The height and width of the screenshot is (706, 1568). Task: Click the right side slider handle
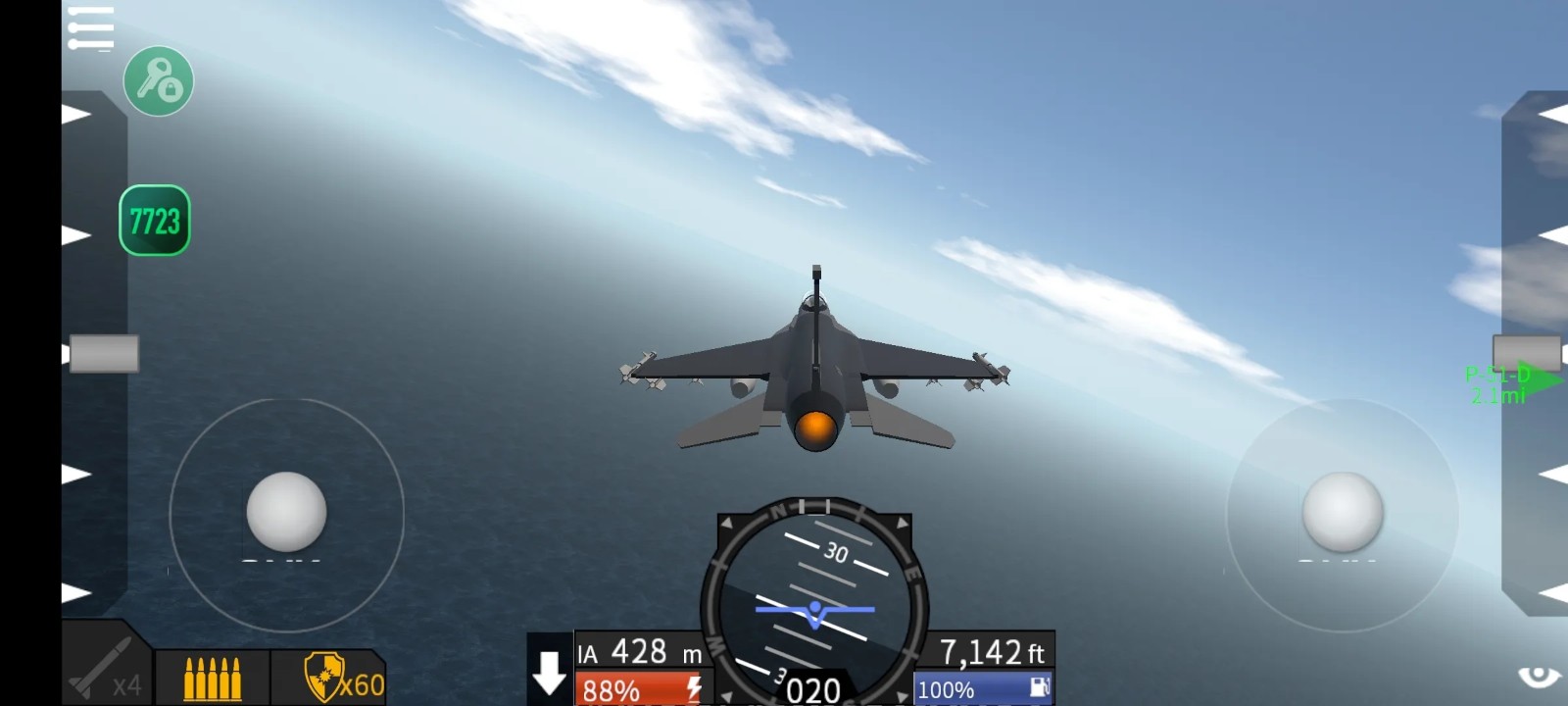point(1526,353)
